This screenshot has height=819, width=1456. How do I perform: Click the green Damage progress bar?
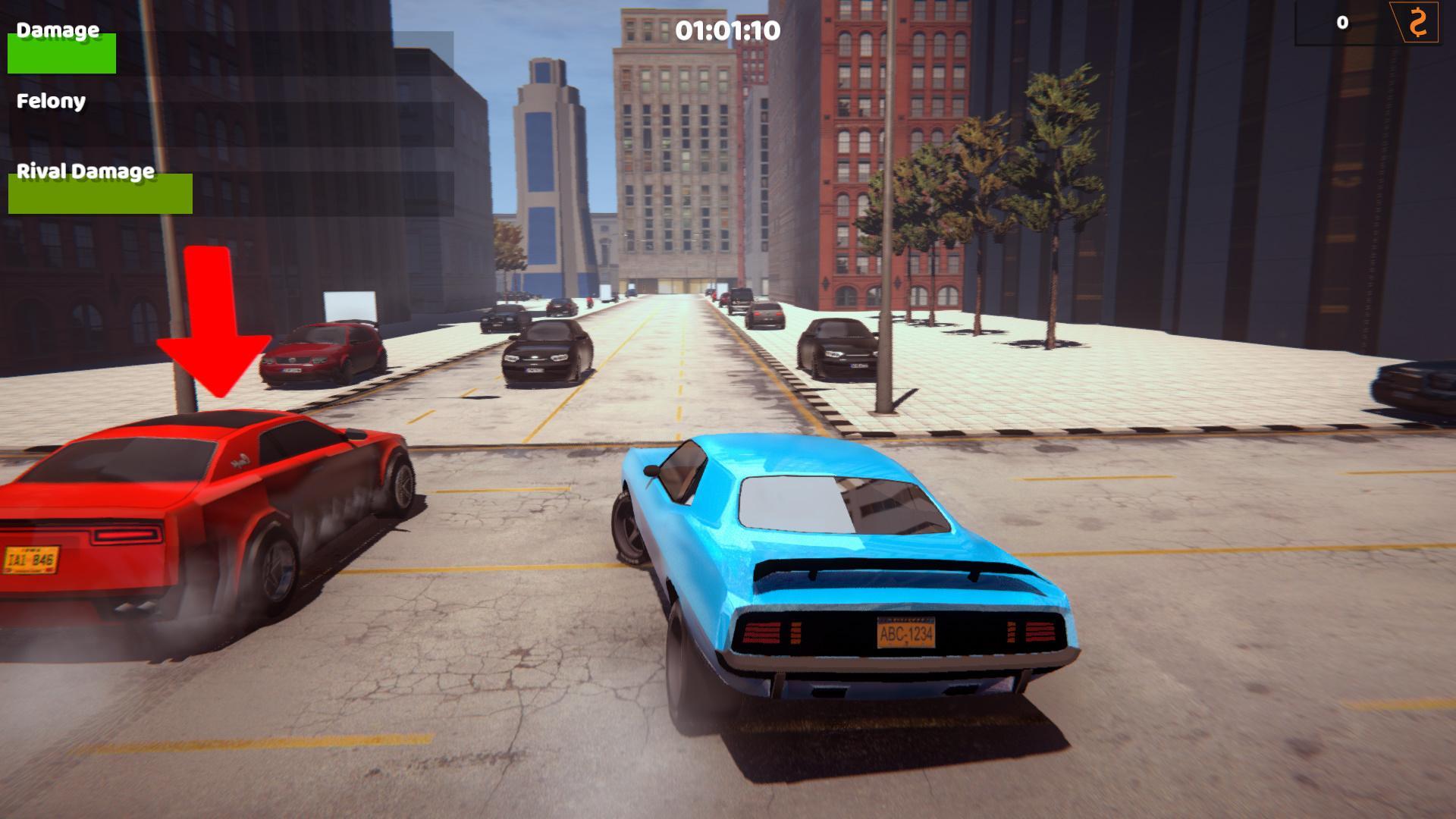click(61, 53)
